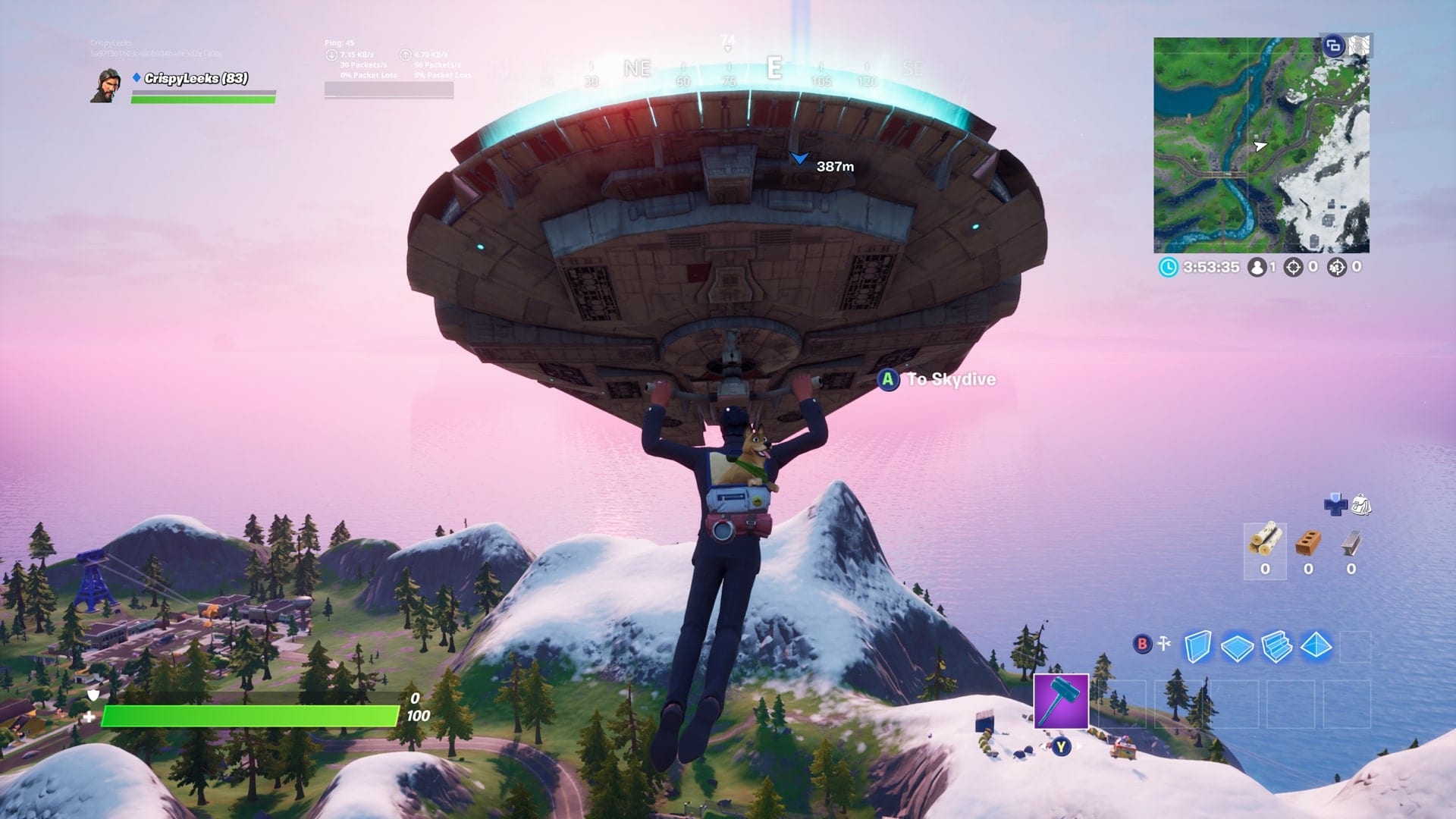Click the green health bar
The height and width of the screenshot is (819, 1456).
point(250,714)
